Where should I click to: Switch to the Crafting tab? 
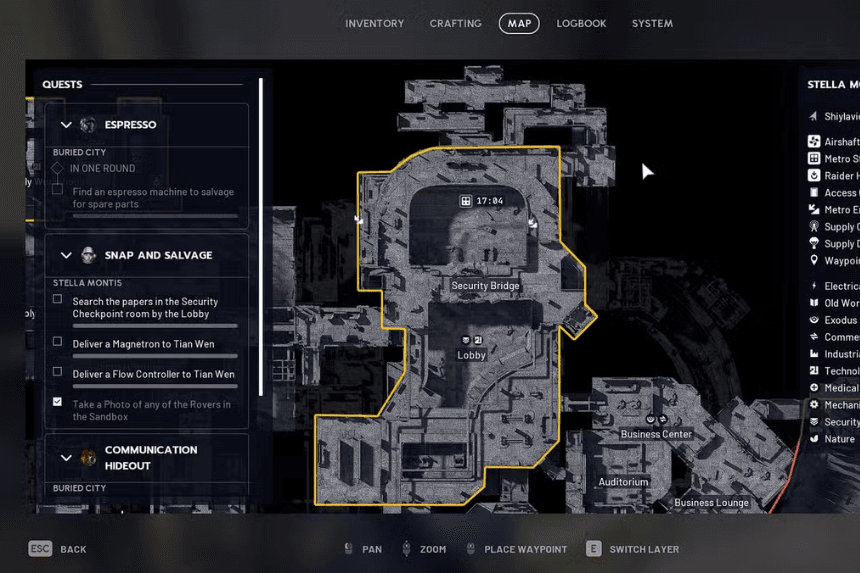455,23
